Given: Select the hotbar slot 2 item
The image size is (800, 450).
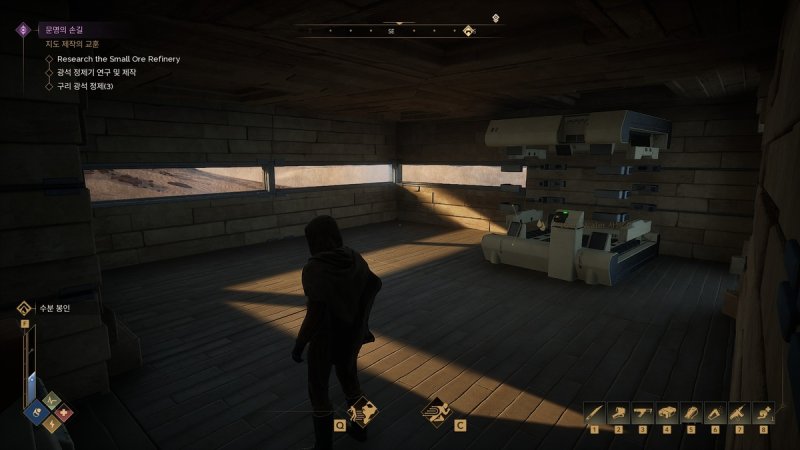Looking at the screenshot, I should pos(618,412).
